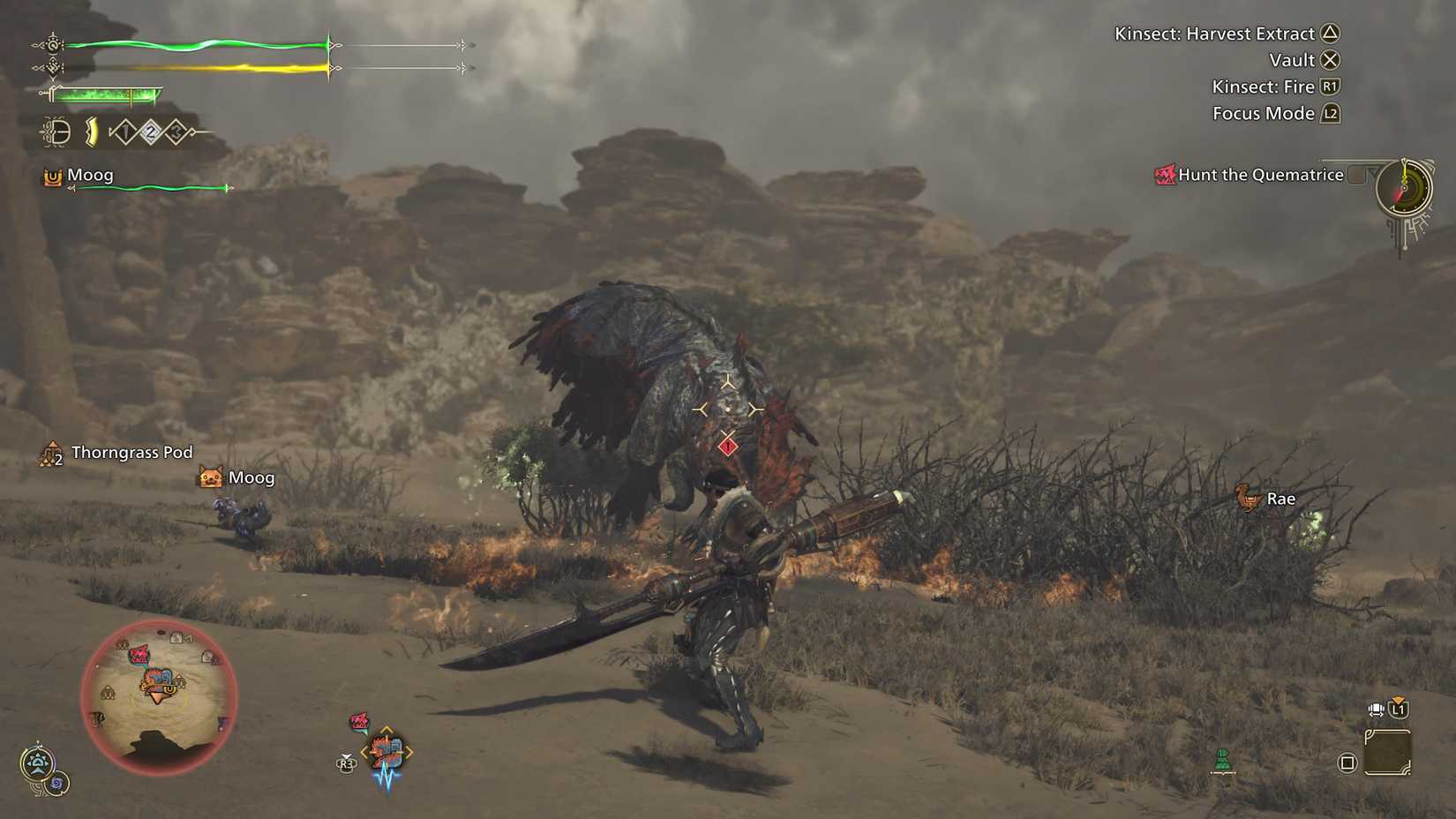
Task: Toggle Focus Mode via the L2 prompt
Action: [1329, 113]
